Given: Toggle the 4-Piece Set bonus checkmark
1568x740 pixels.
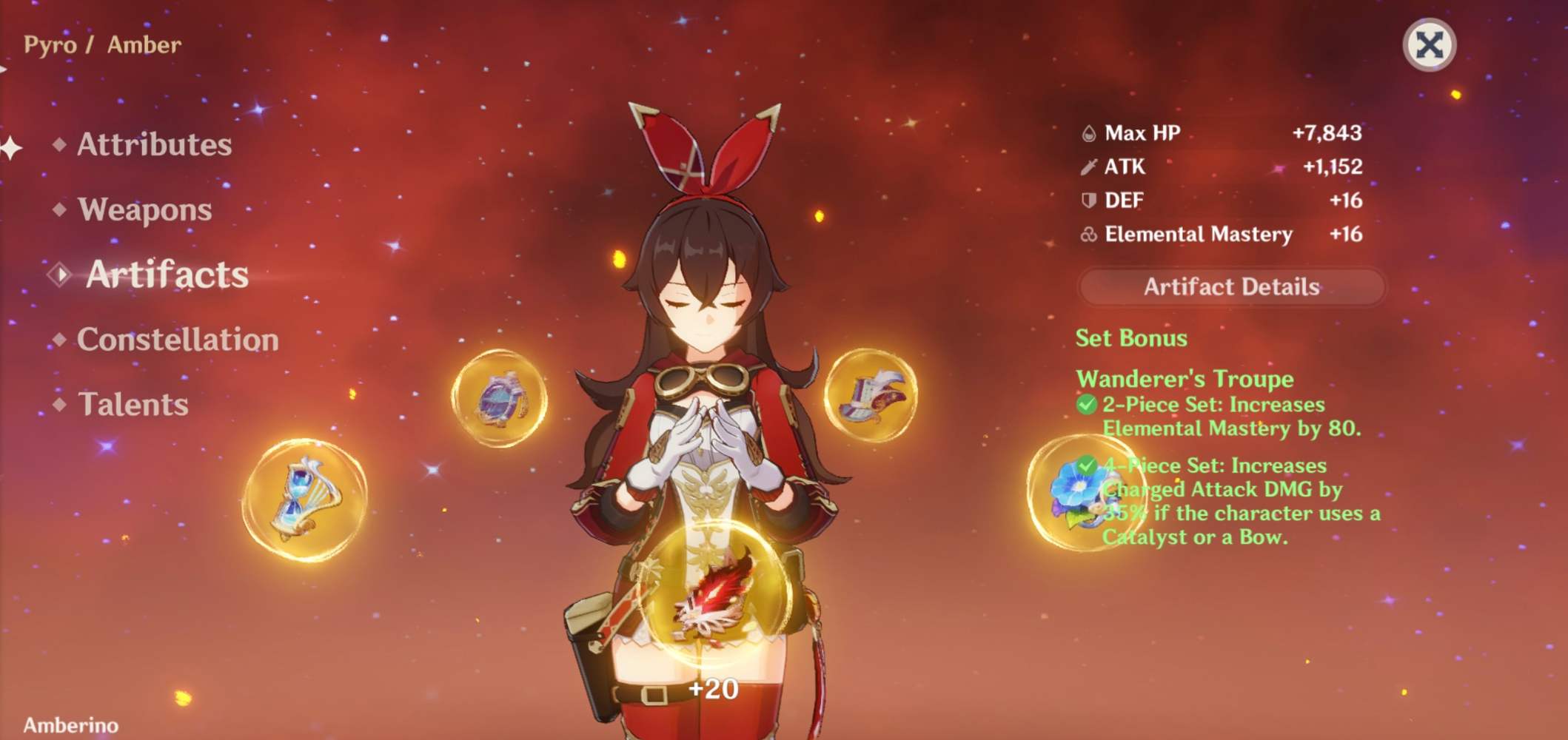Looking at the screenshot, I should tap(1088, 465).
